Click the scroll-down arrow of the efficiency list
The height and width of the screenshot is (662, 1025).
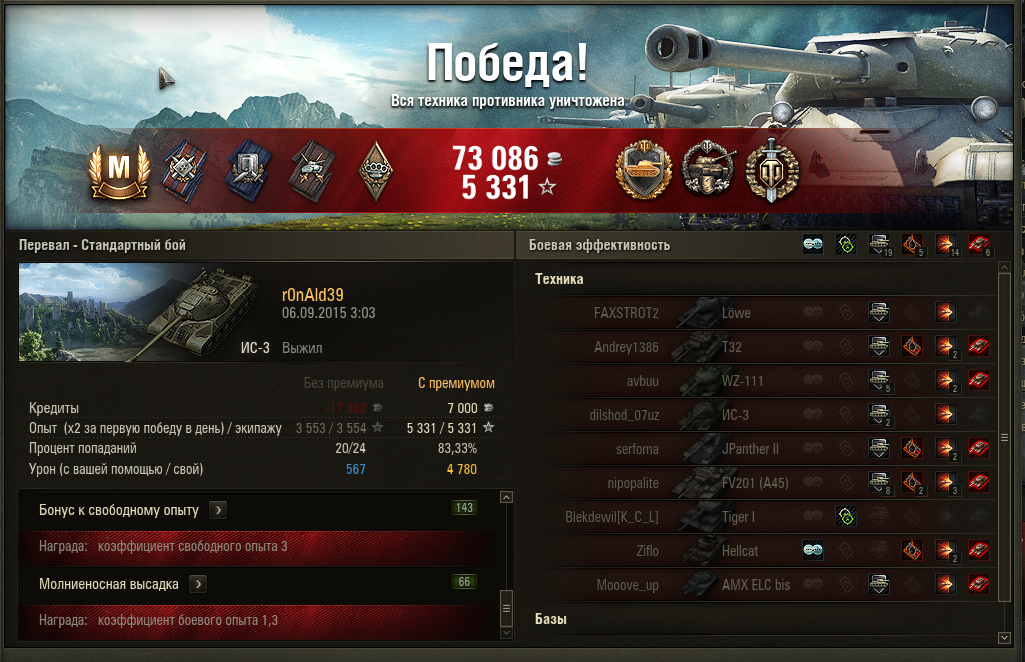pyautogui.click(x=1004, y=637)
